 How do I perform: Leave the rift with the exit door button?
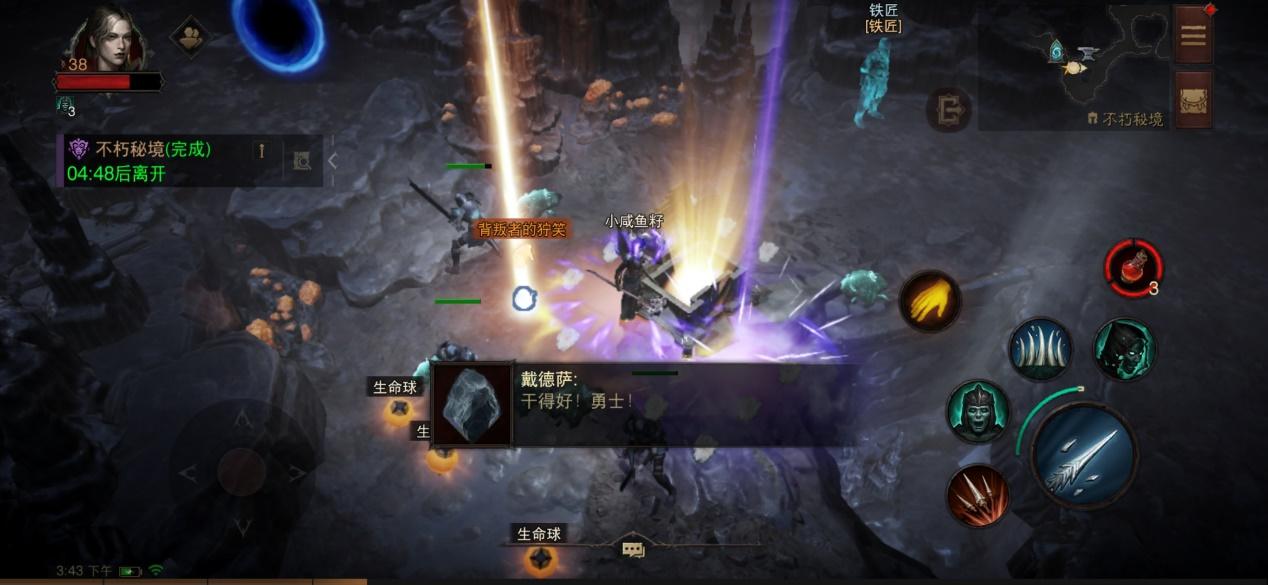pos(948,109)
